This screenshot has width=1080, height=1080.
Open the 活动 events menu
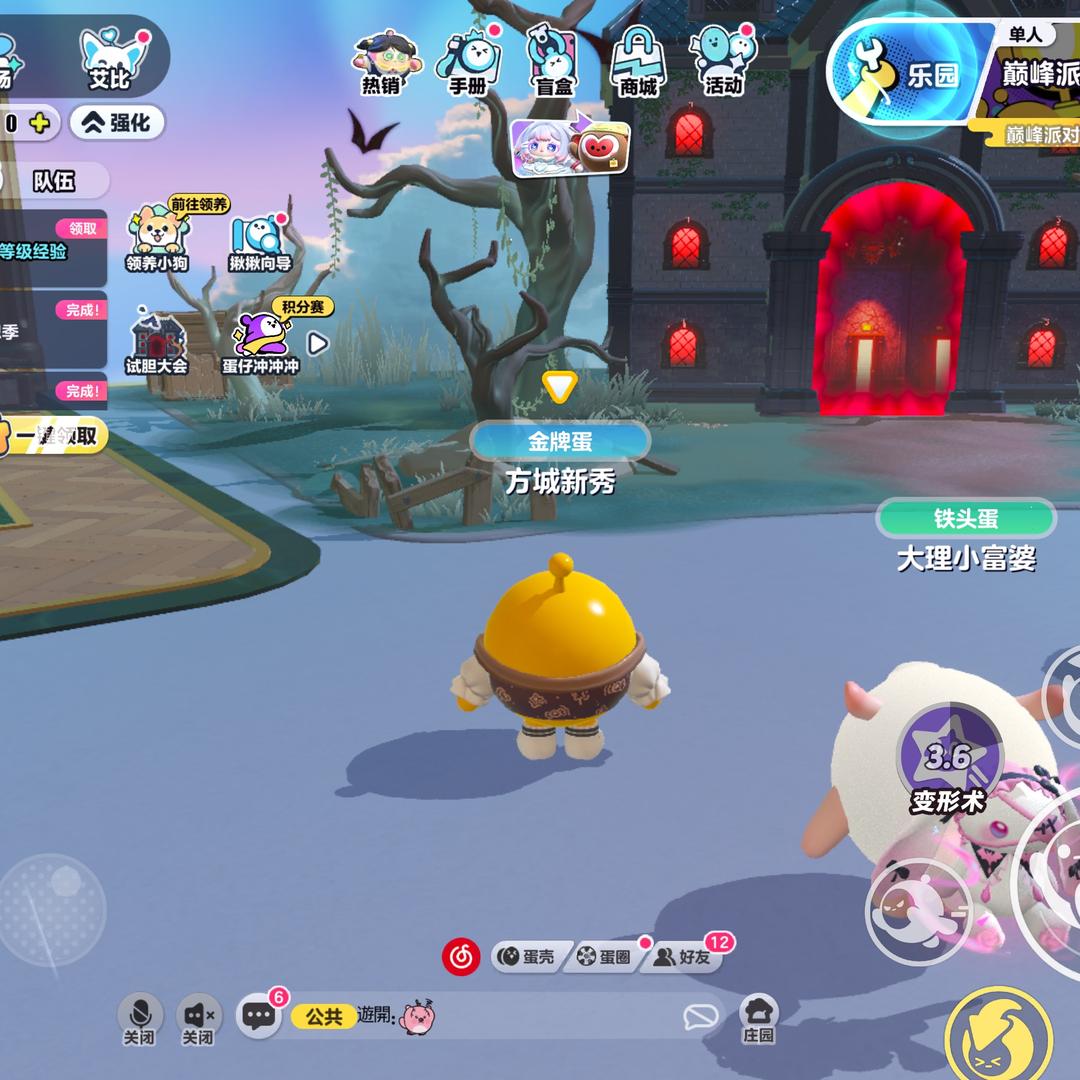723,62
